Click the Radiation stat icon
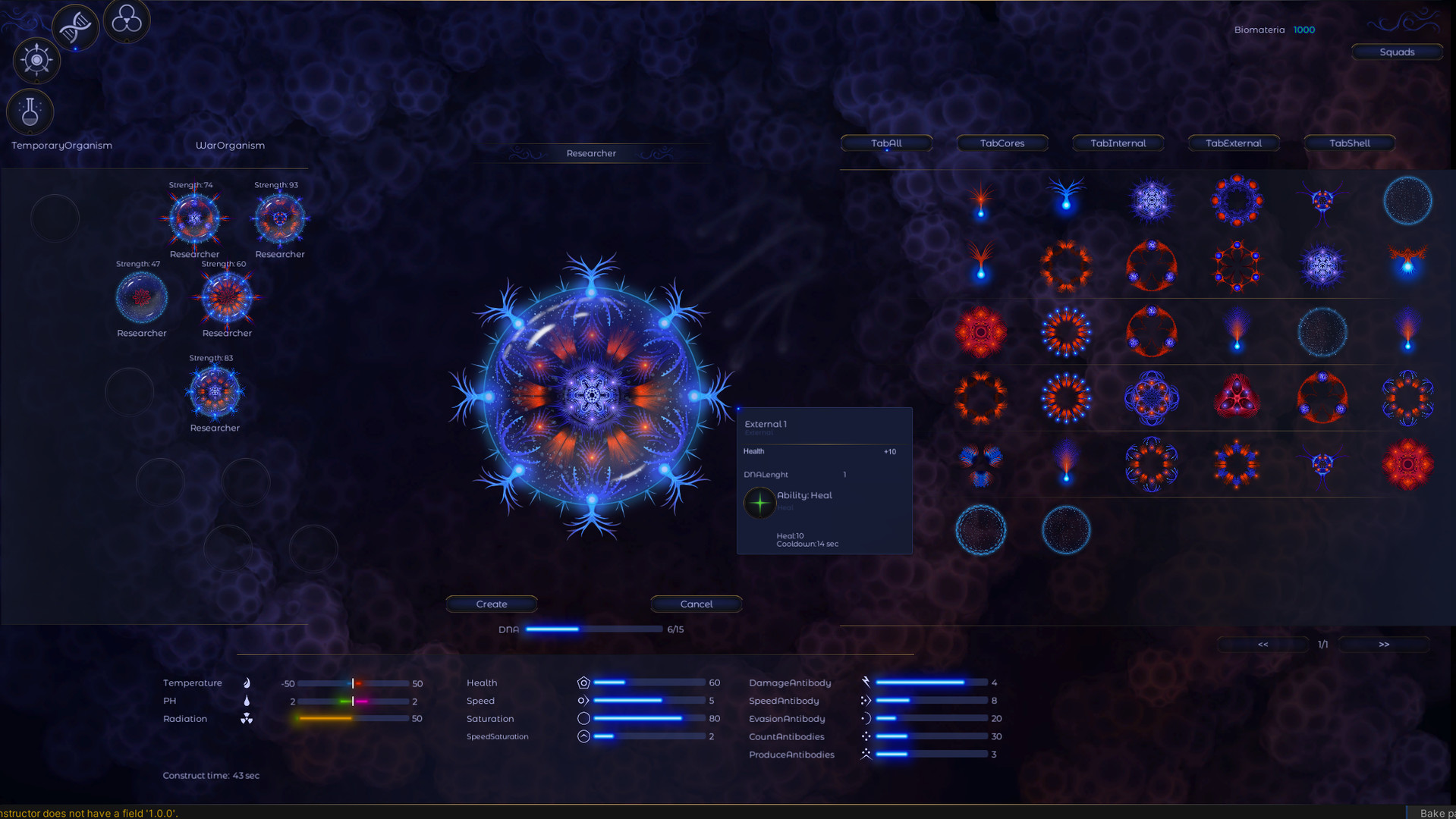This screenshot has height=819, width=1456. pos(247,718)
